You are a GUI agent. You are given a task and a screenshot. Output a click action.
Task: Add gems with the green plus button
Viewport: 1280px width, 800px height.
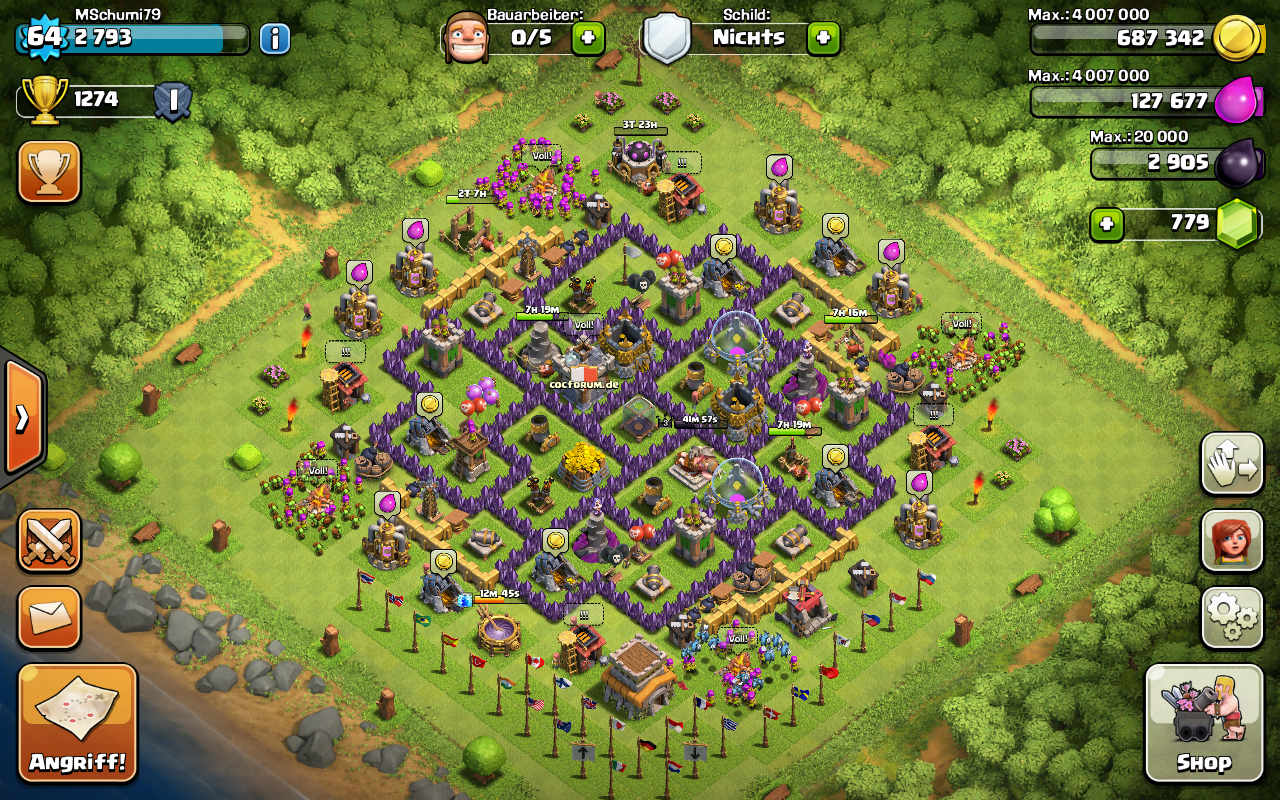point(1106,224)
